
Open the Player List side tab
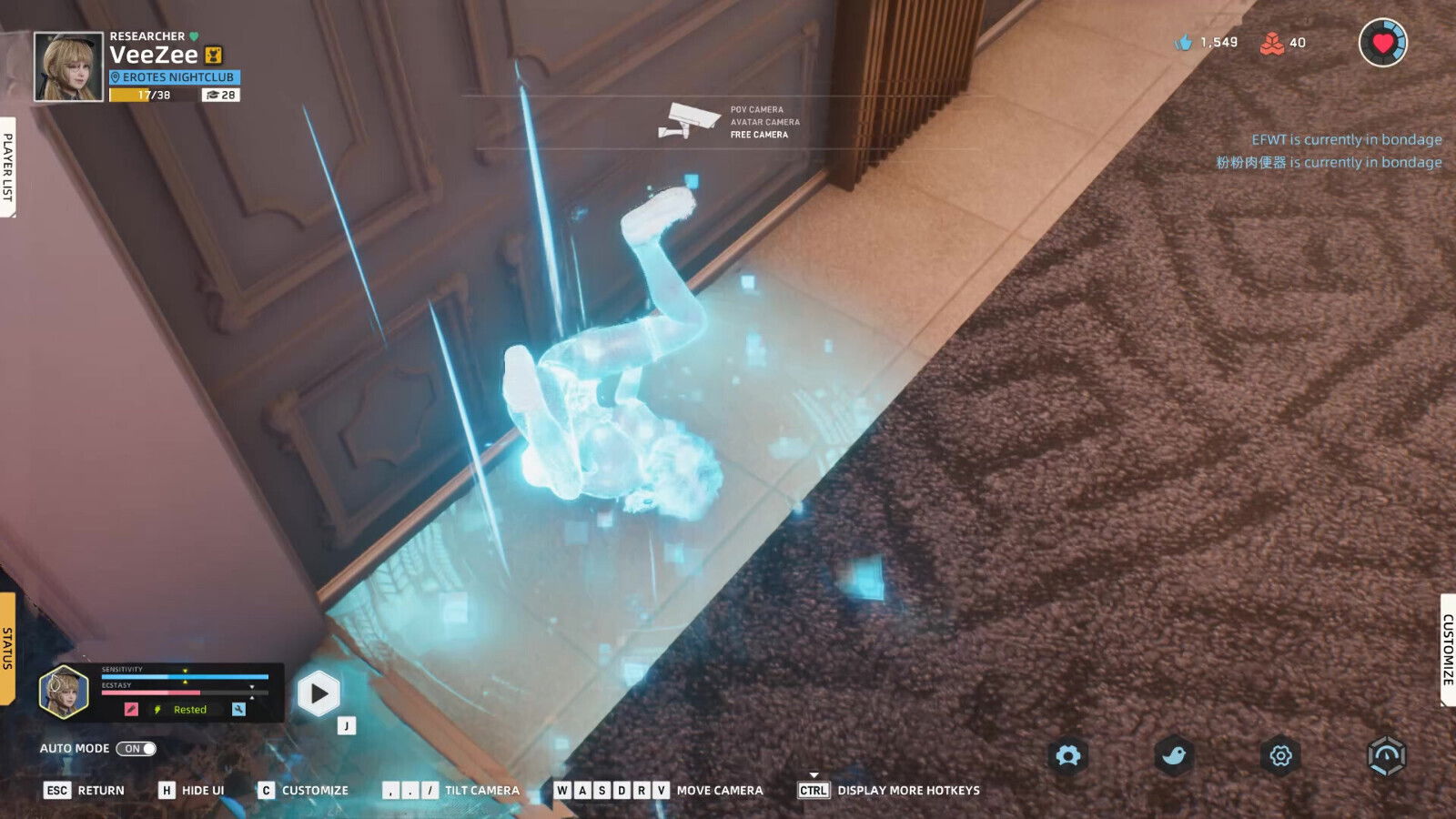pyautogui.click(x=7, y=167)
